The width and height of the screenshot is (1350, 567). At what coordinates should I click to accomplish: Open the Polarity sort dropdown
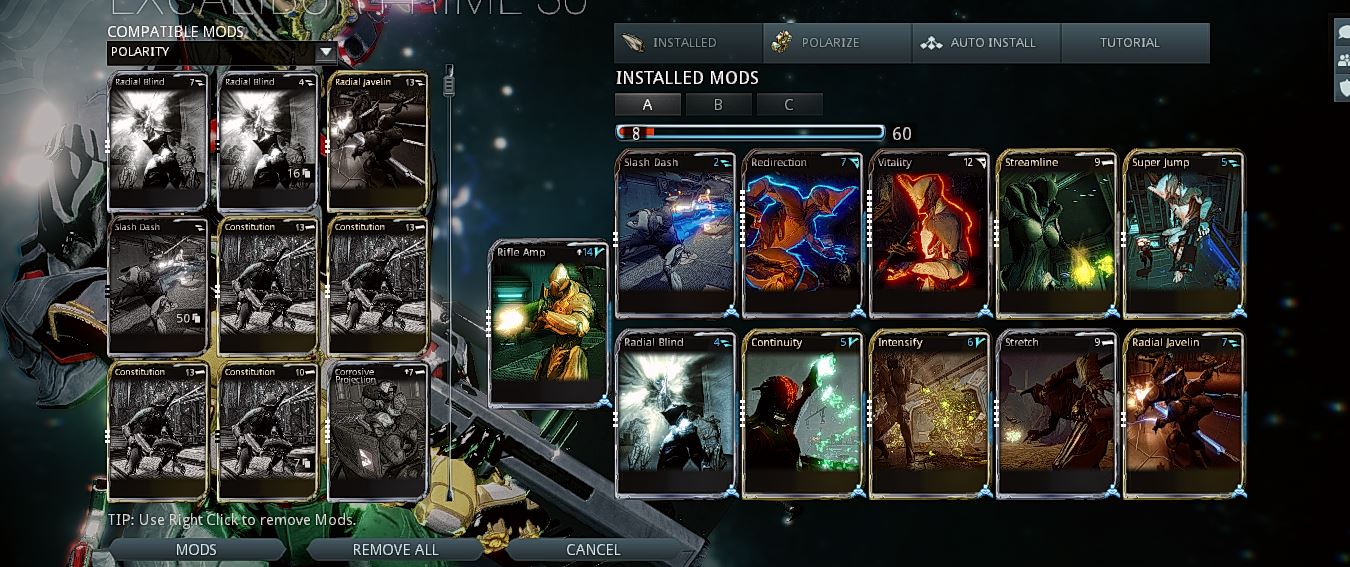tap(222, 52)
